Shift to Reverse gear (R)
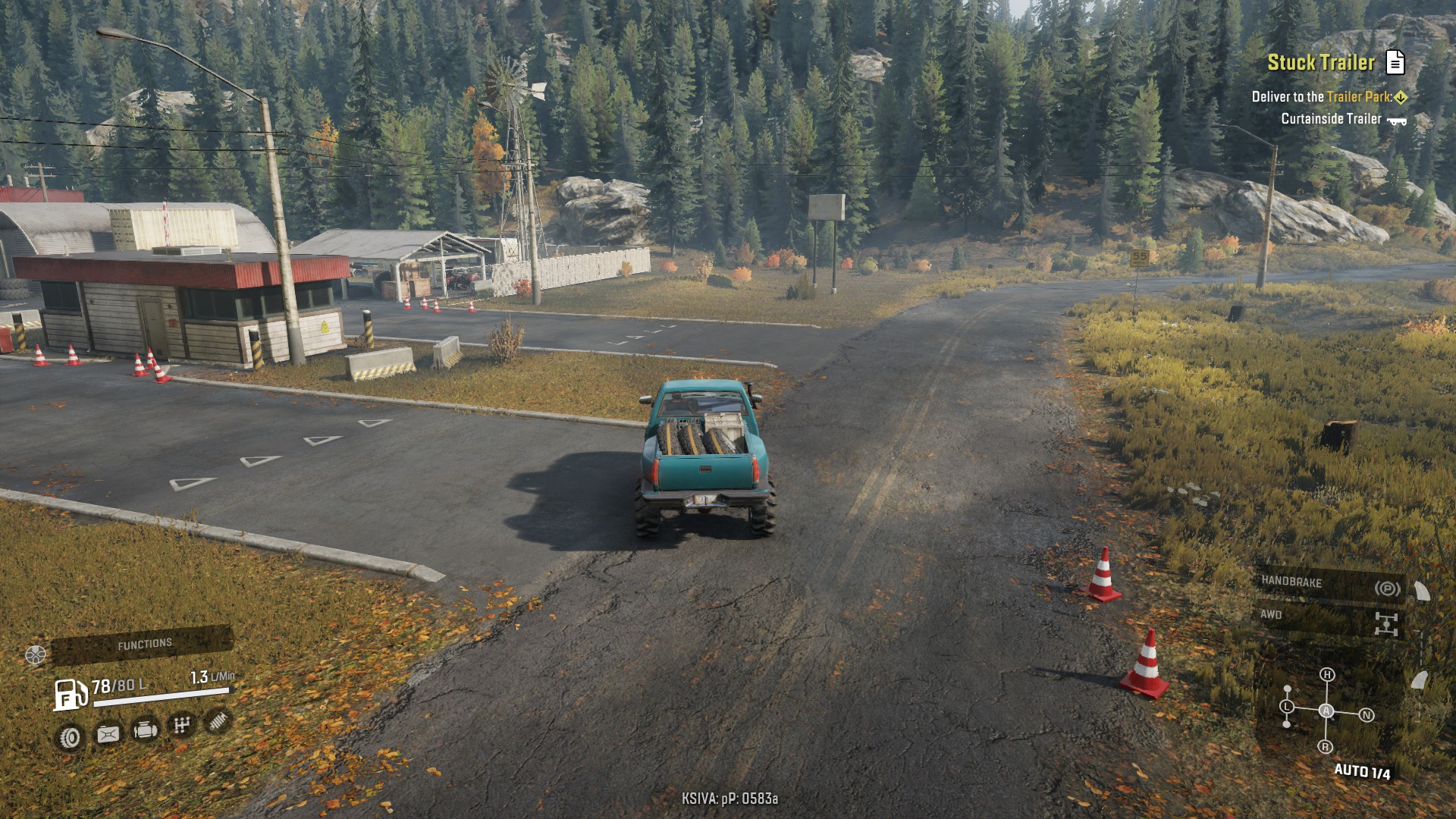This screenshot has width=1456, height=819. coord(1325,747)
